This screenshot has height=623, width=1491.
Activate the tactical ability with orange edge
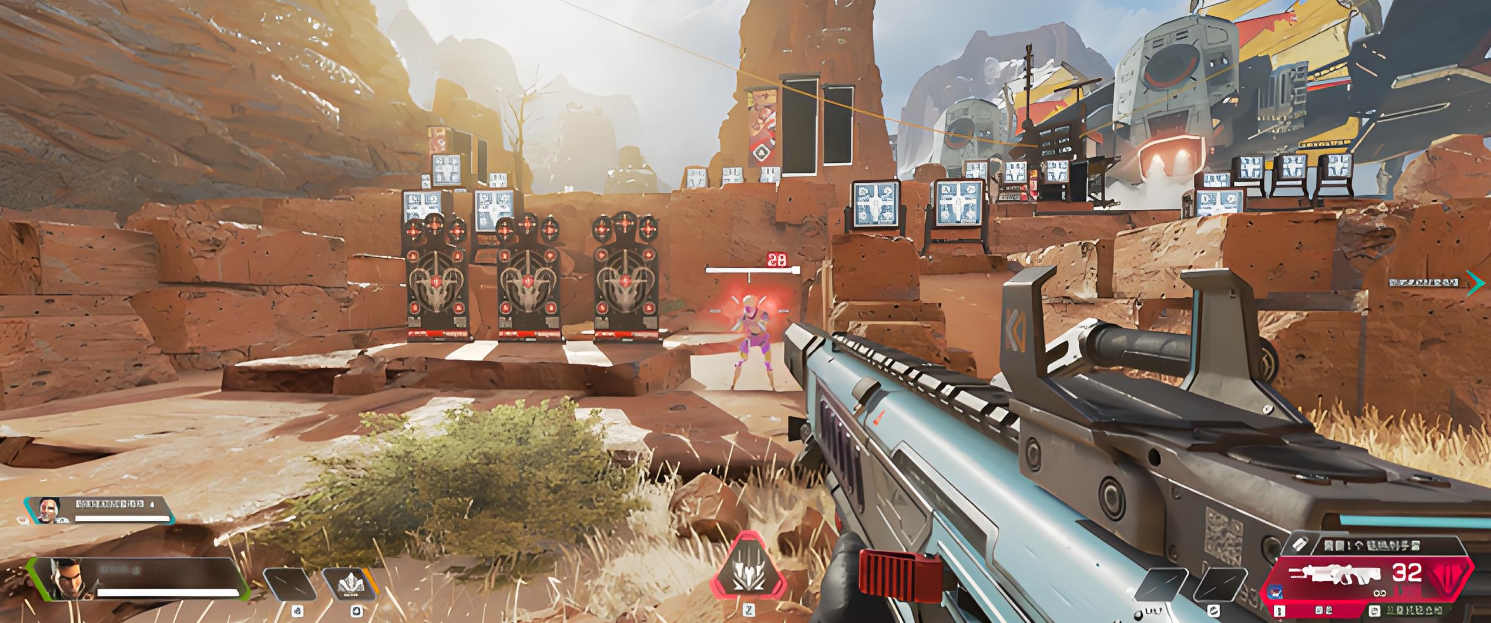(x=349, y=584)
